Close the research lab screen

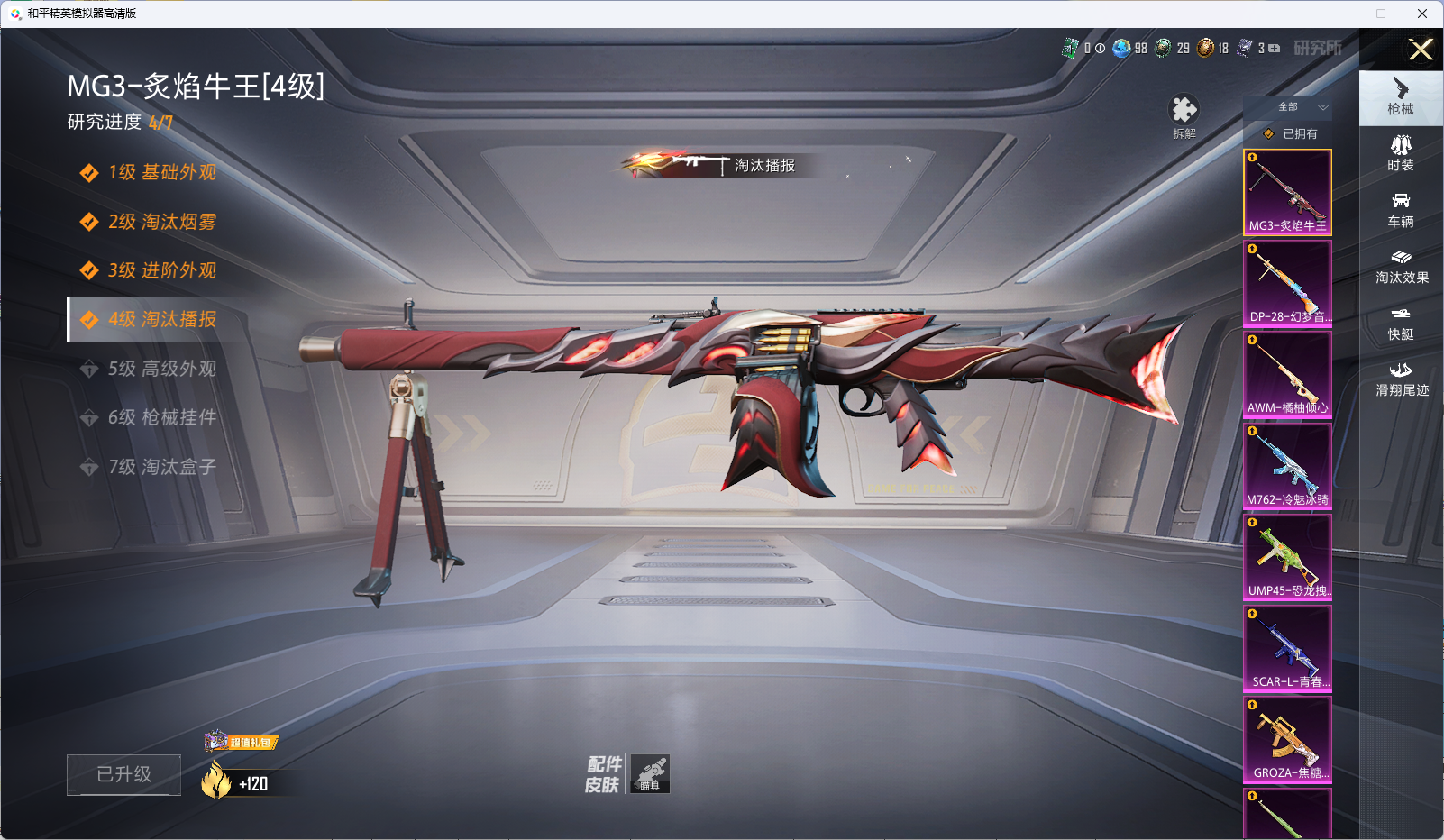click(1421, 50)
